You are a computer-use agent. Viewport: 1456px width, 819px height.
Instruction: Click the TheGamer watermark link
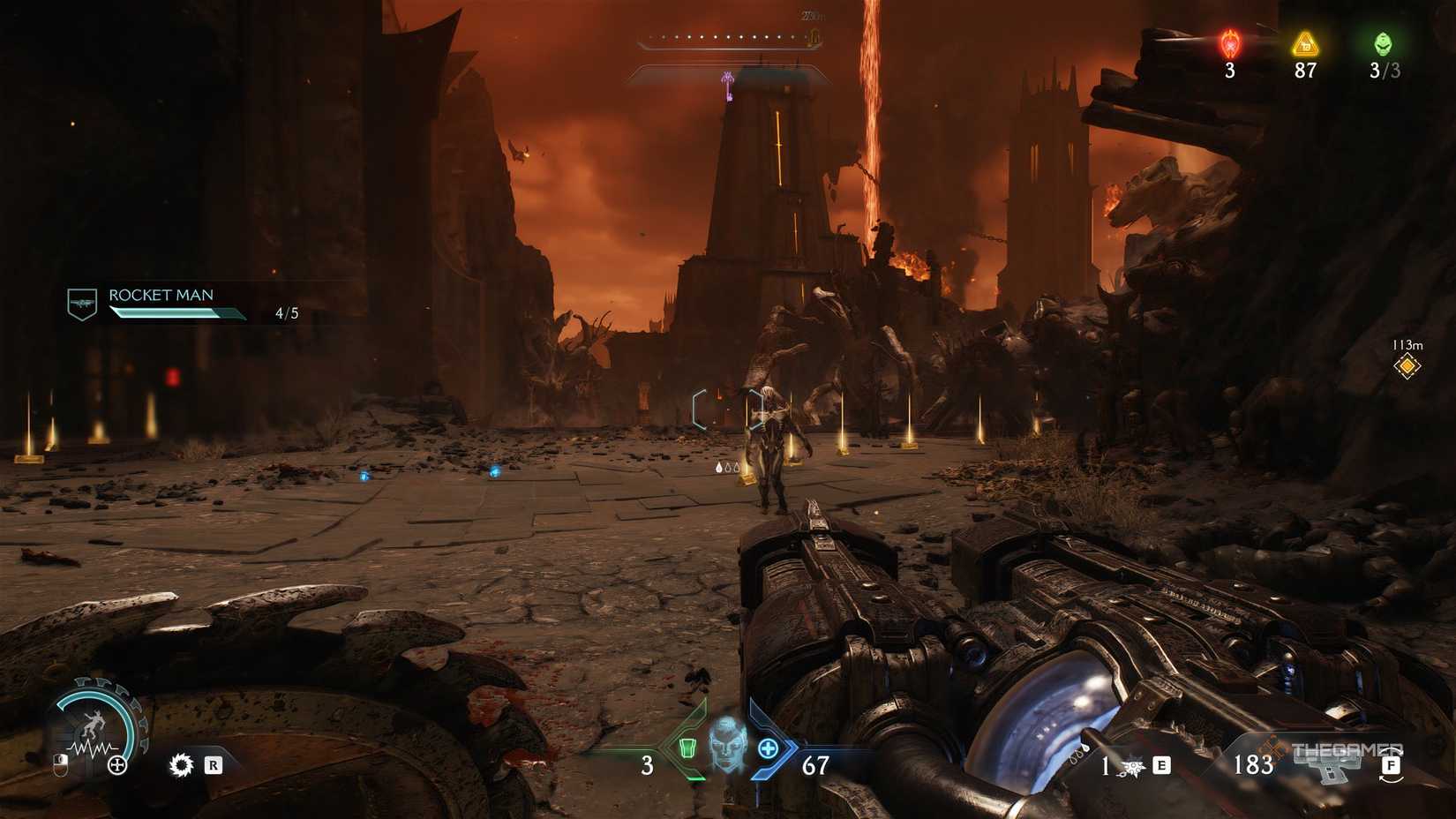coord(1349,747)
